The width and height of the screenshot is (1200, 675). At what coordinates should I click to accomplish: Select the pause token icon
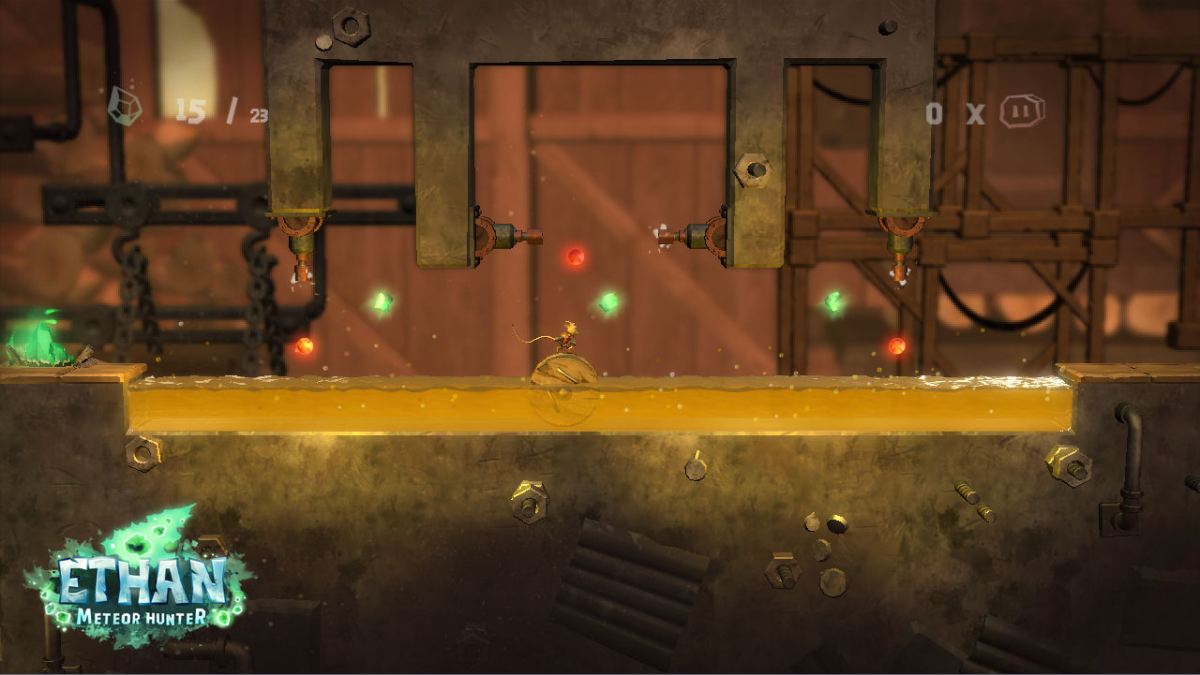tap(1021, 111)
